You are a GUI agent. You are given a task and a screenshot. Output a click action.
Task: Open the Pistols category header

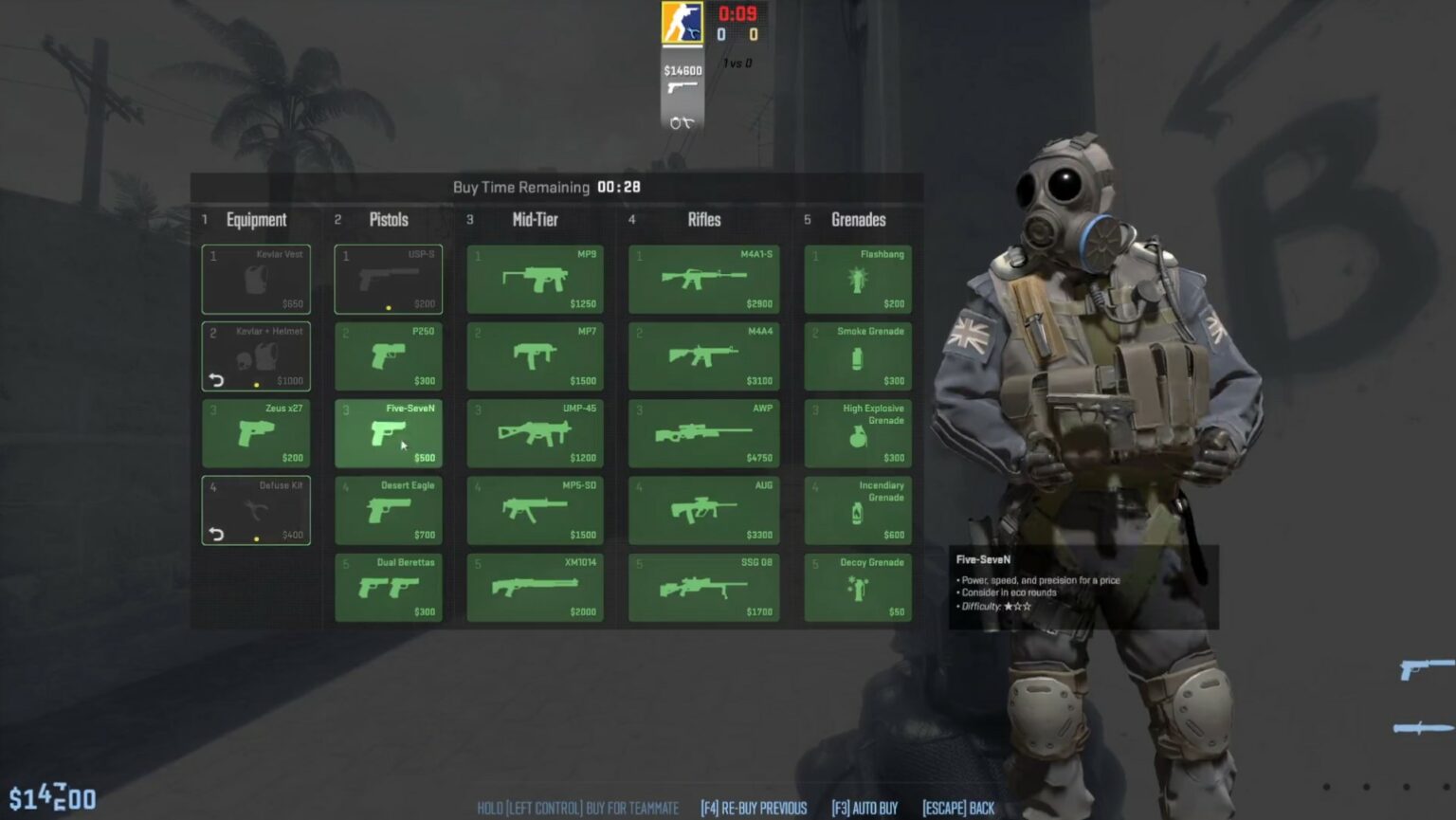pyautogui.click(x=388, y=220)
